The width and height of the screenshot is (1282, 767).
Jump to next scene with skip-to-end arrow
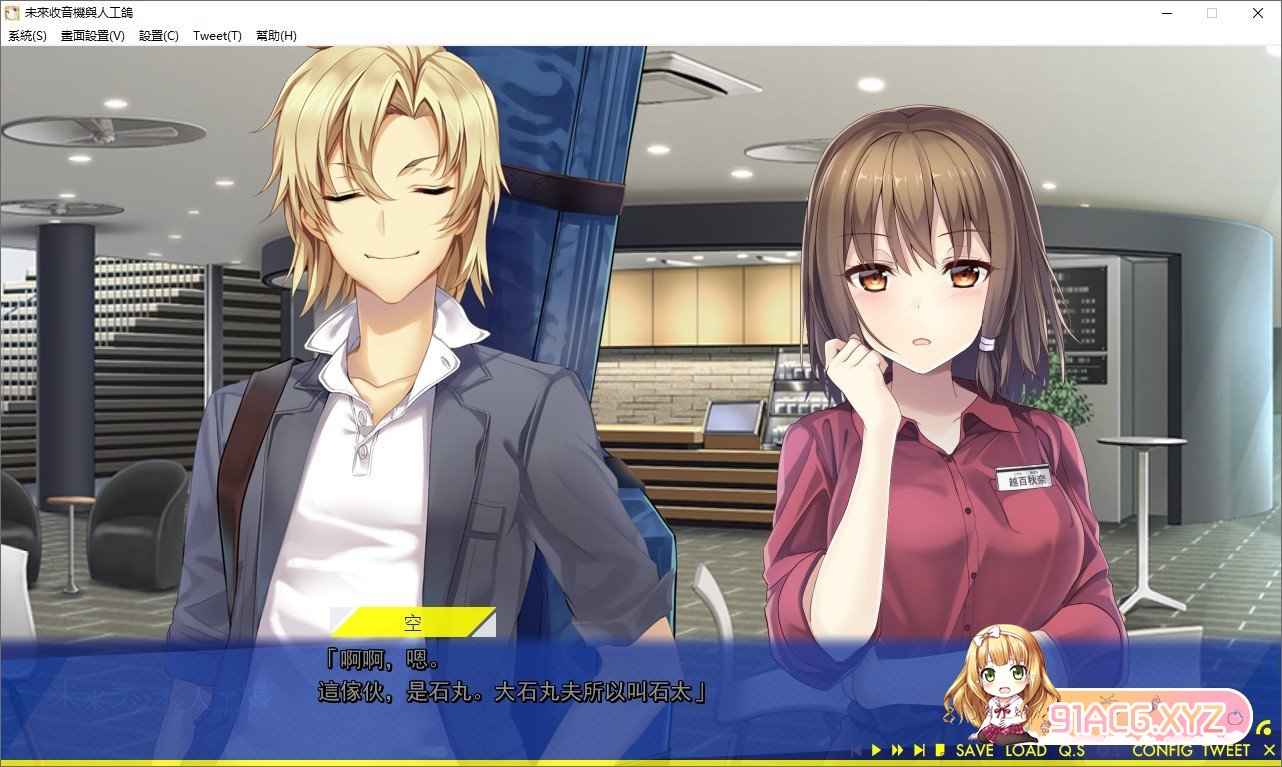(x=919, y=750)
